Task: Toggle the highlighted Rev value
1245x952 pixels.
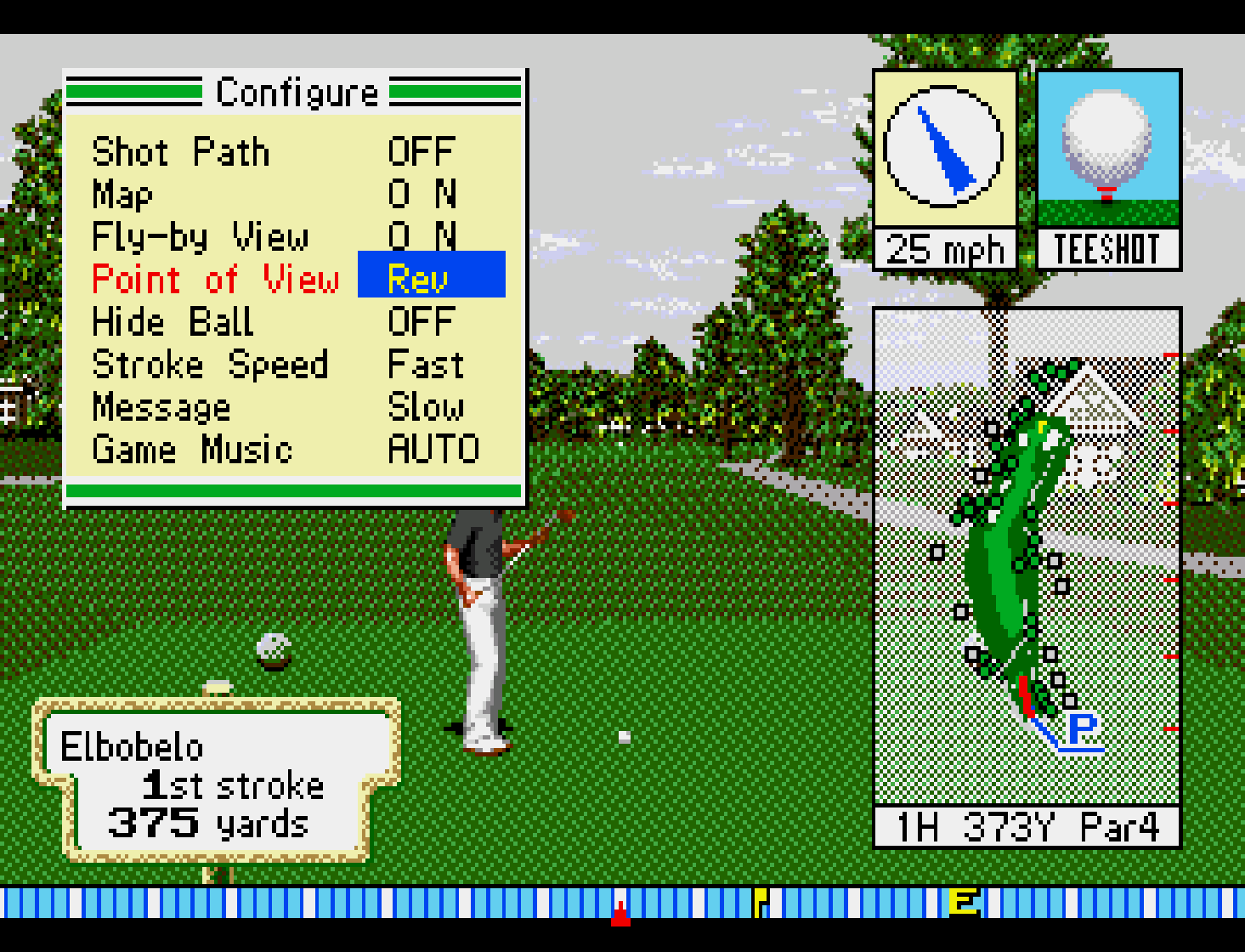Action: click(431, 275)
